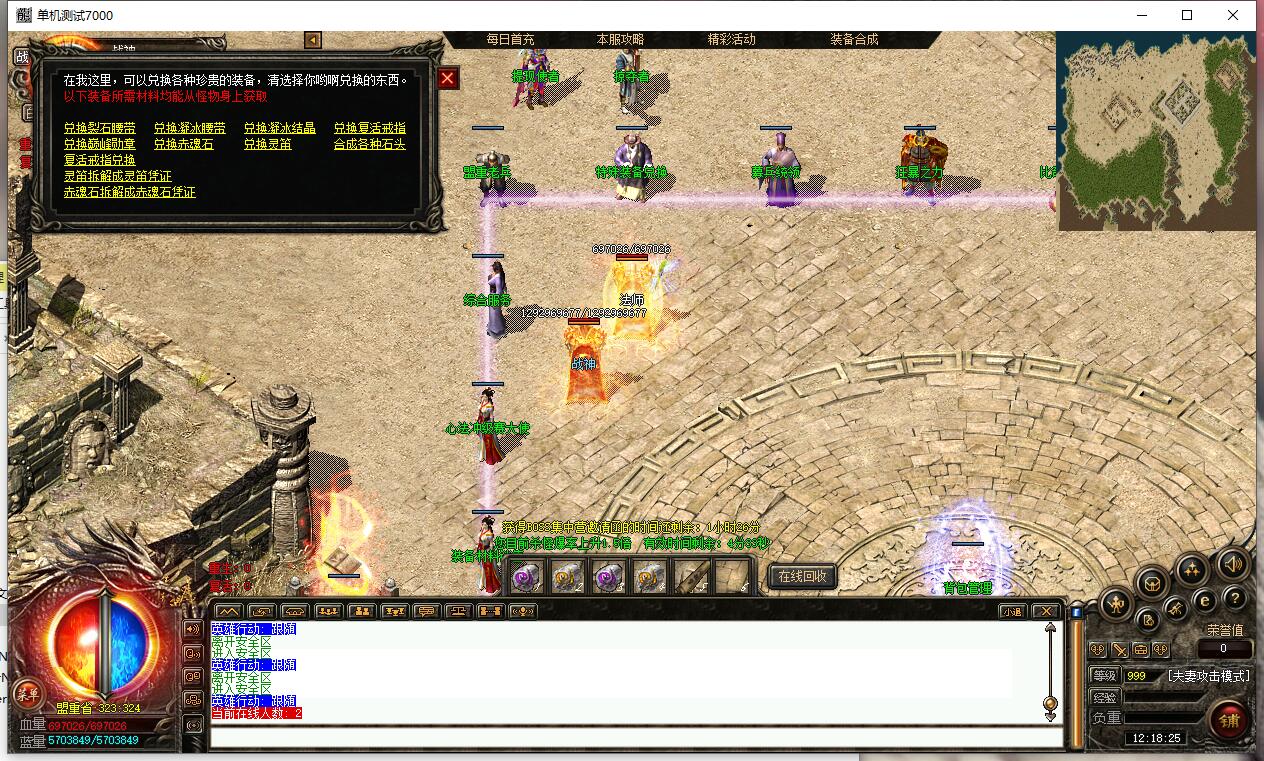The image size is (1264, 761).
Task: Open 本服攻略 guide menu
Action: click(x=620, y=39)
